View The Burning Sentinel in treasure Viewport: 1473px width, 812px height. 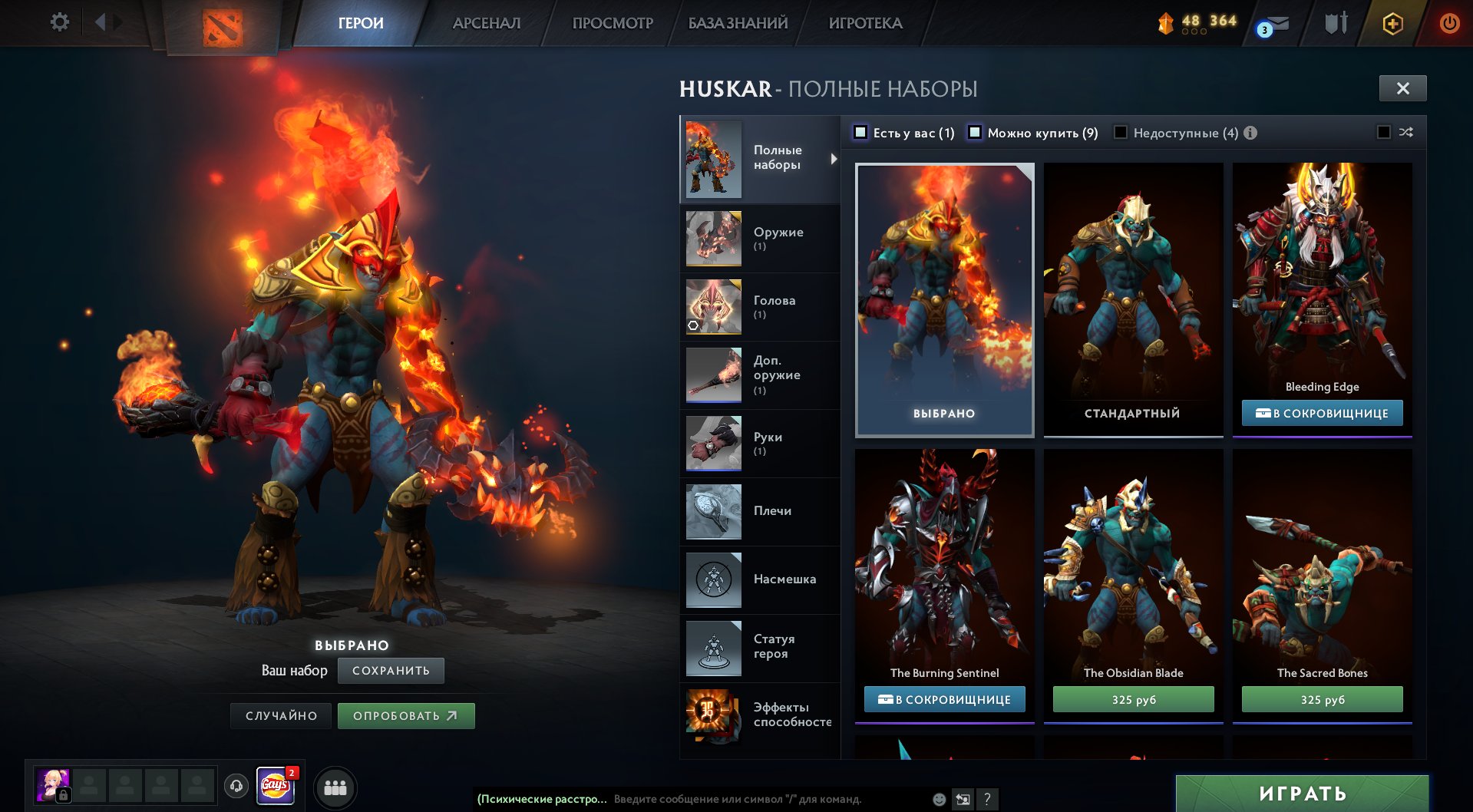click(x=944, y=699)
